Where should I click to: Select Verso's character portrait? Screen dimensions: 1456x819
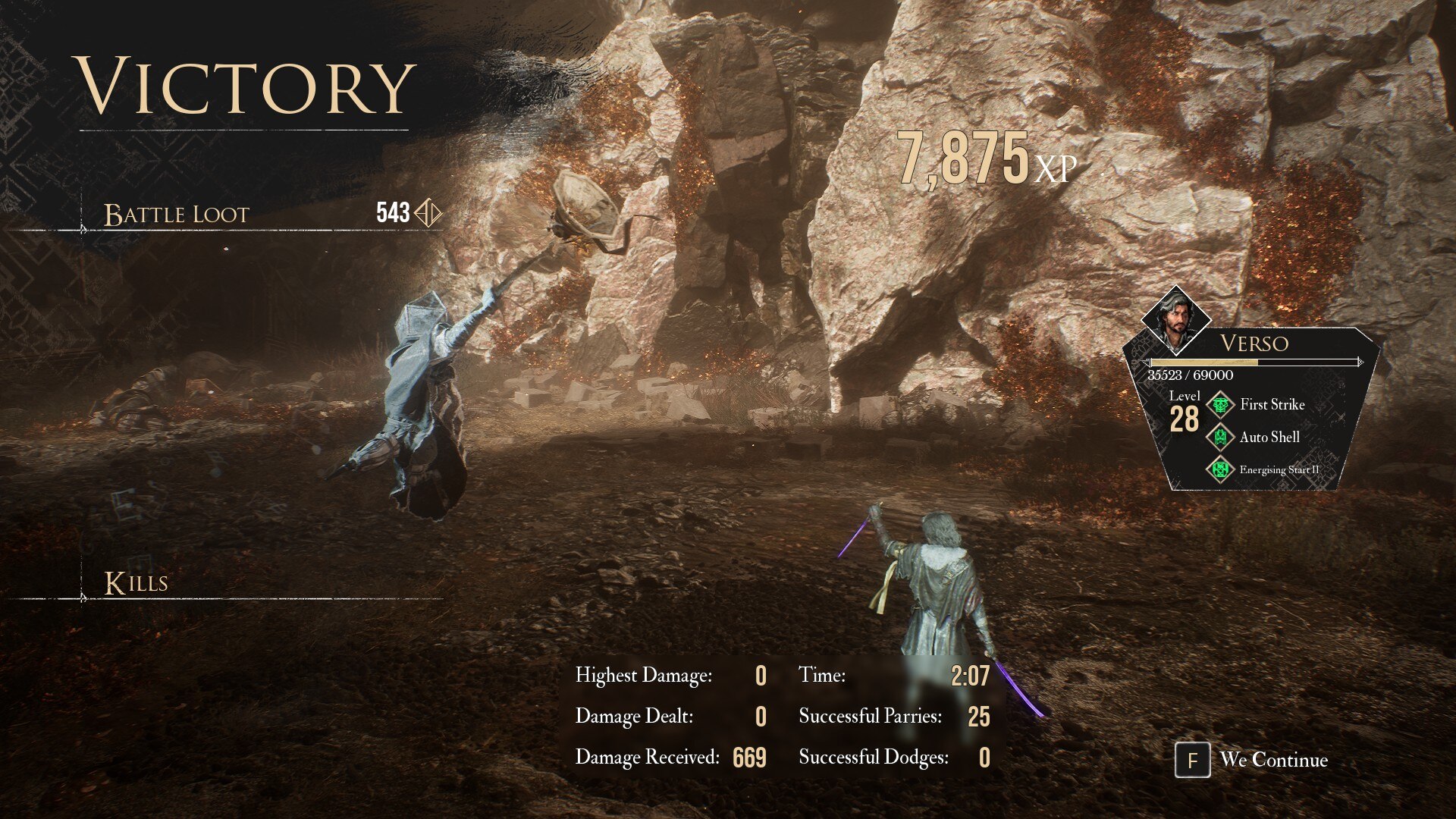tap(1175, 319)
